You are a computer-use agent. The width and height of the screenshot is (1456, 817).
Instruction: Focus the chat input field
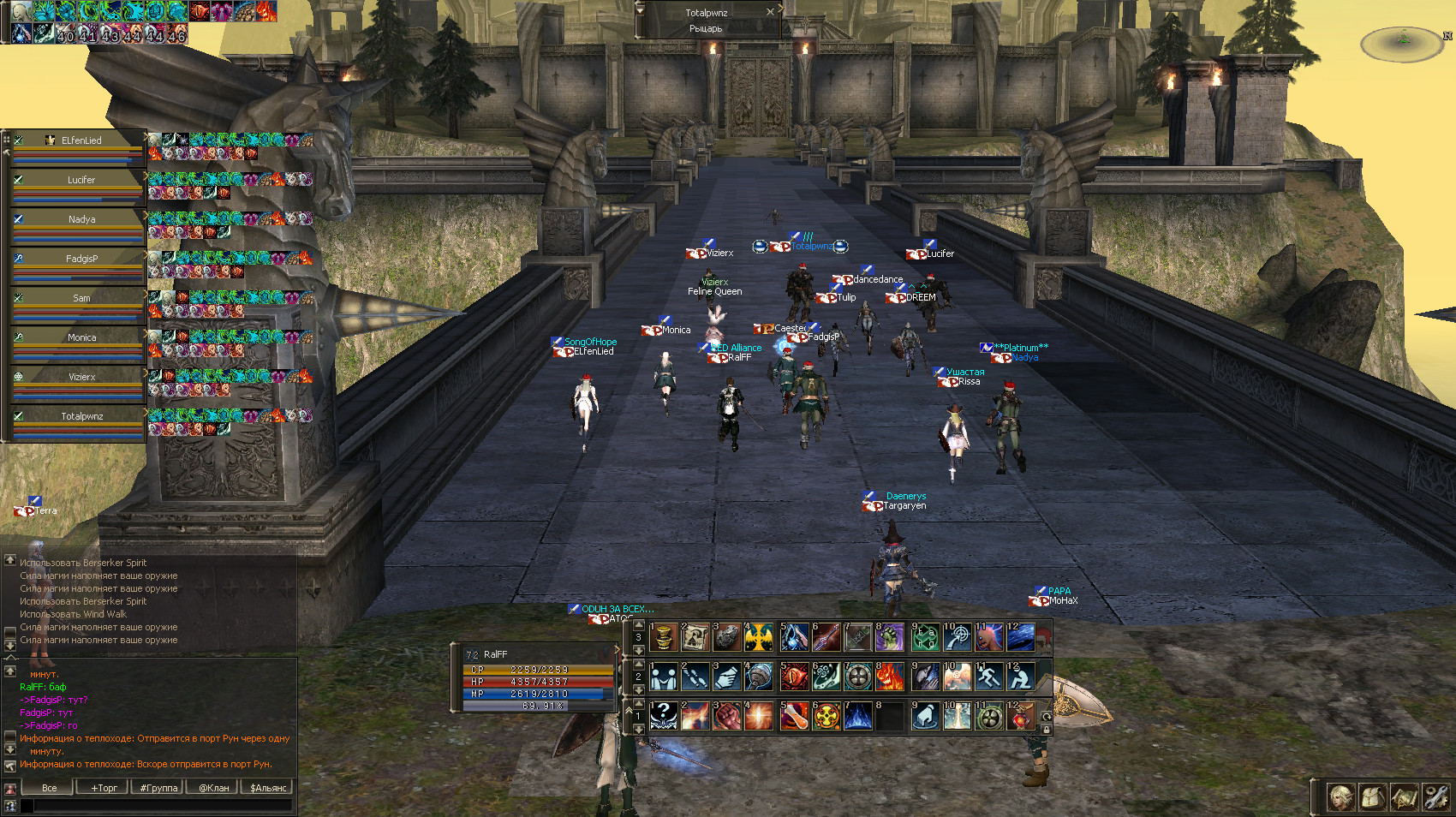pos(163,806)
